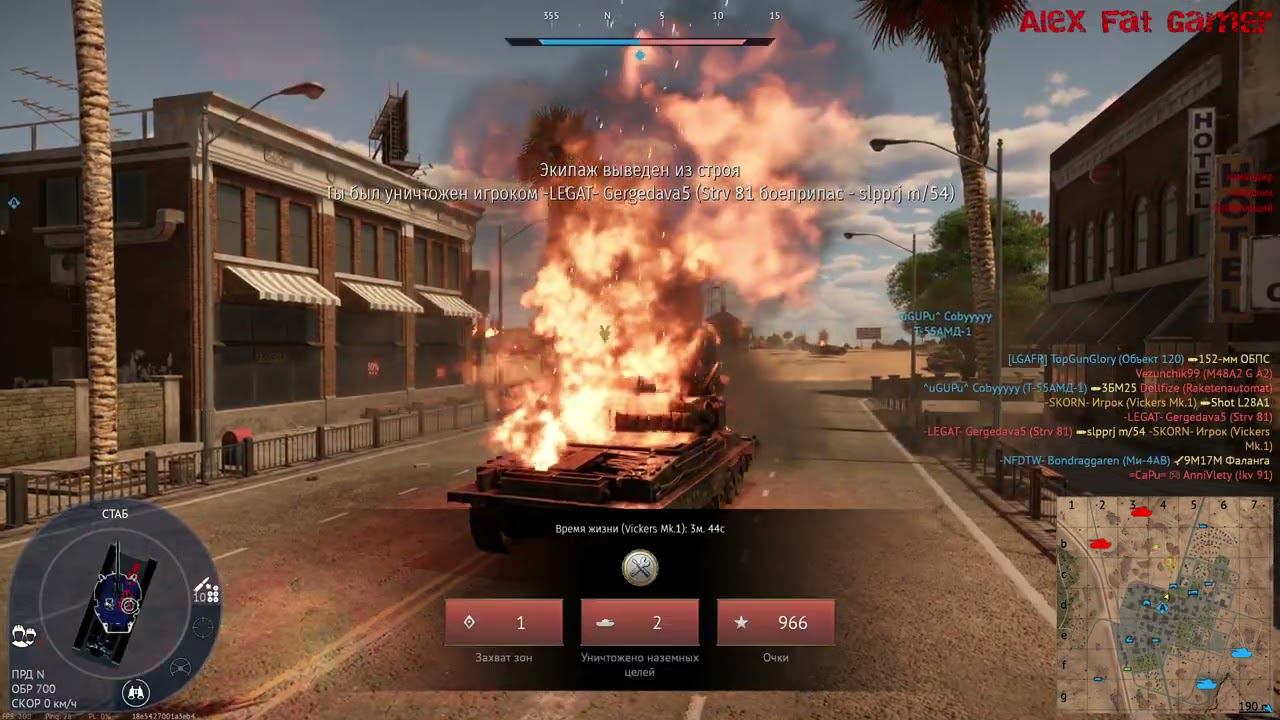Viewport: 1280px width, 720px height.
Task: Click the shell ammunition count icon
Action: tap(207, 592)
